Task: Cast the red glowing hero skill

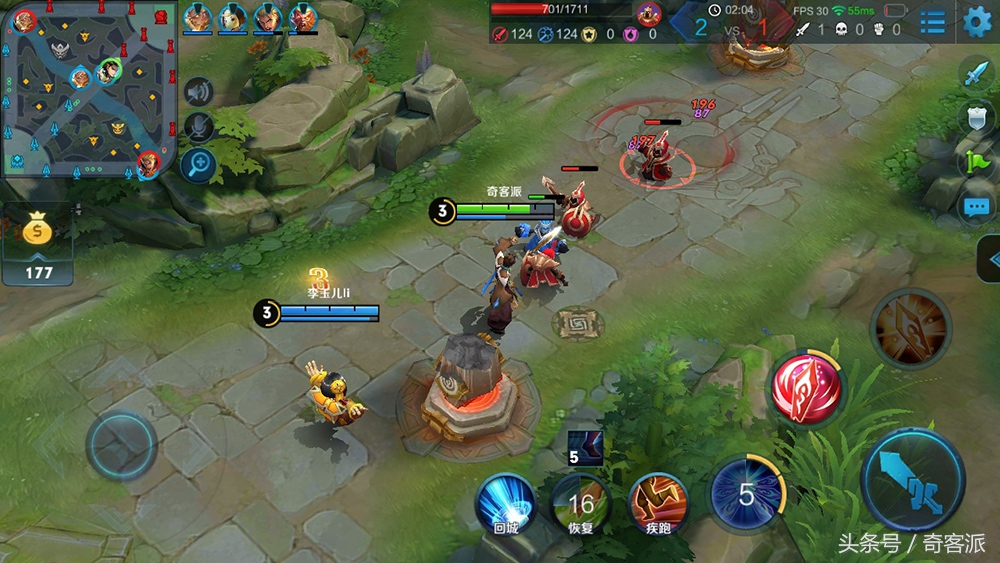Action: 807,388
